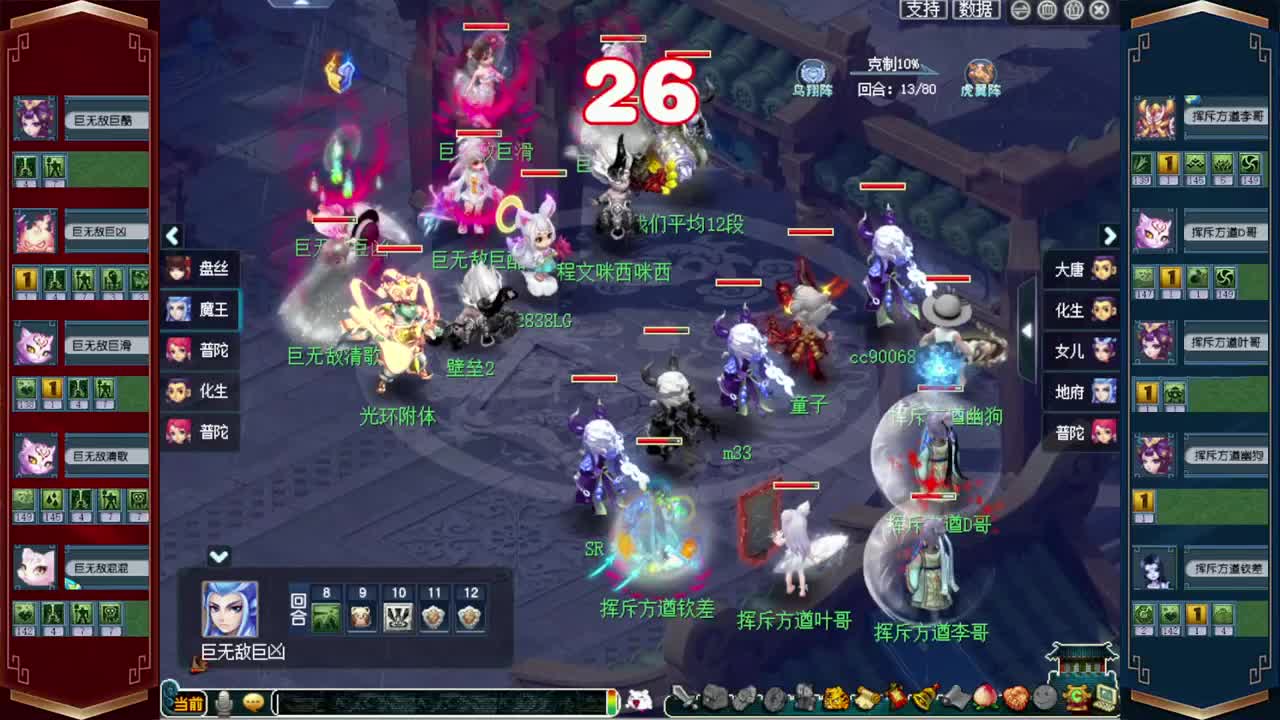Expand the left panel using the left arrow

[172, 237]
